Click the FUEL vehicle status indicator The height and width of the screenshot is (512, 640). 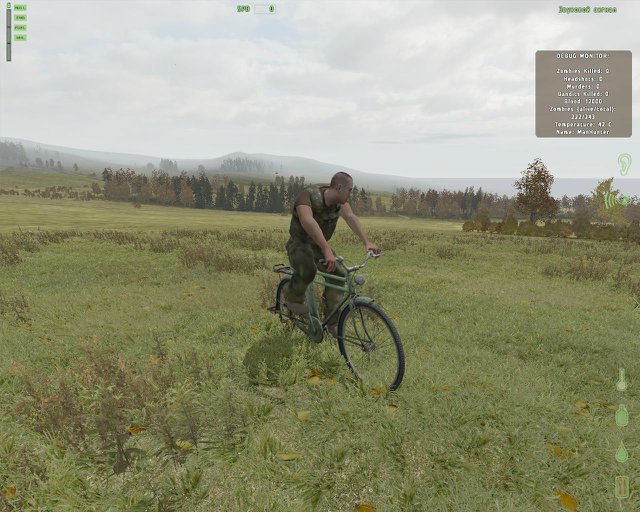pos(21,28)
